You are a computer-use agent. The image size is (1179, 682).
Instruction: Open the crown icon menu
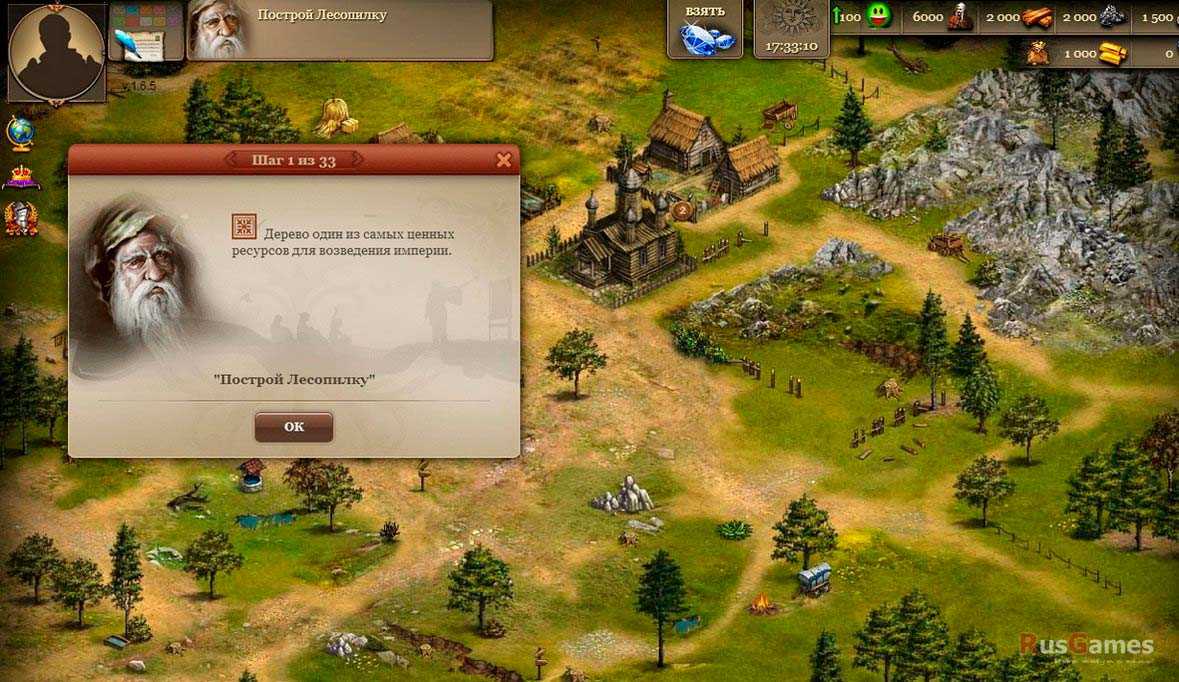point(21,177)
